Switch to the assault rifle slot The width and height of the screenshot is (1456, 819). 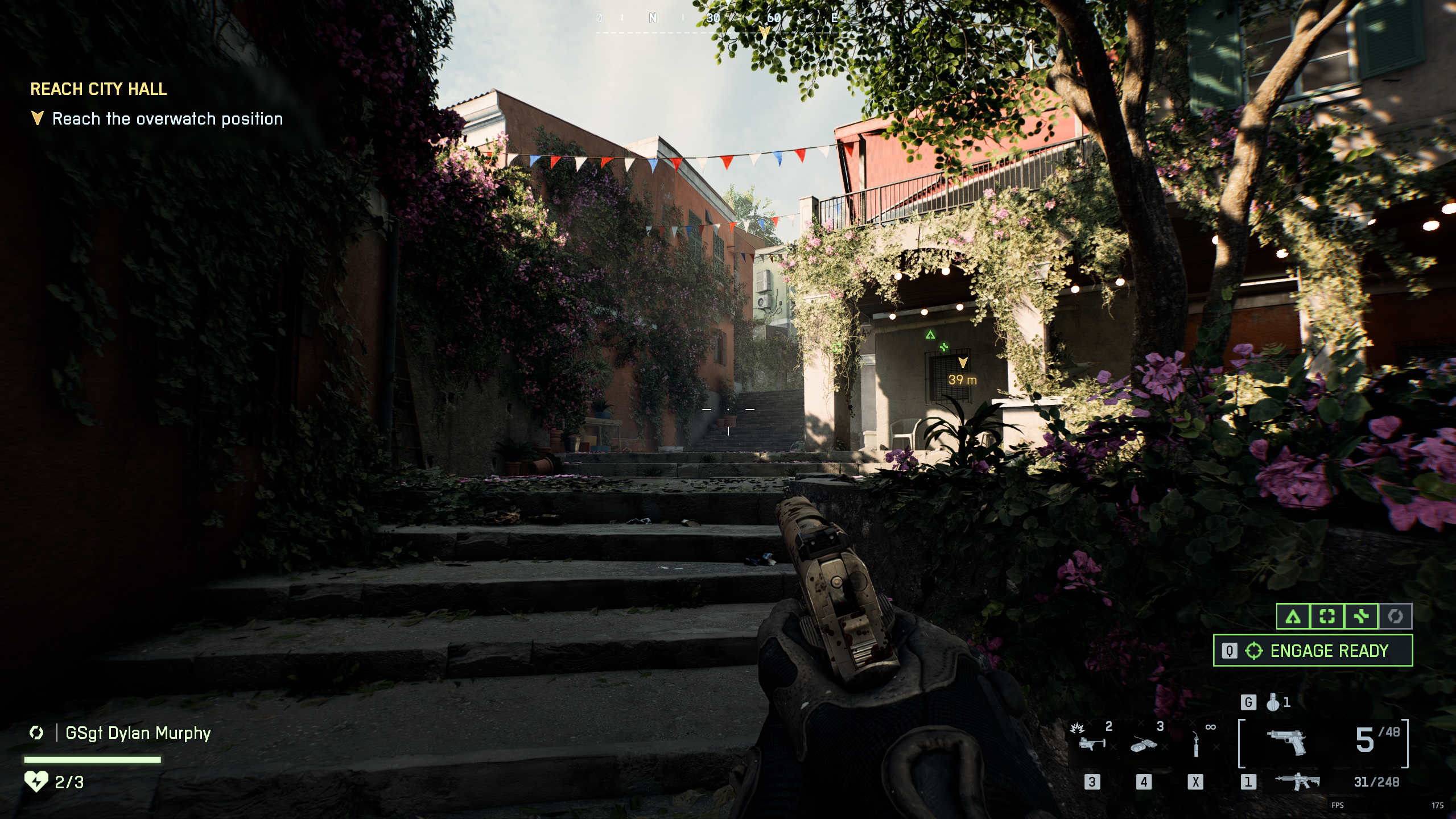coord(1297,782)
